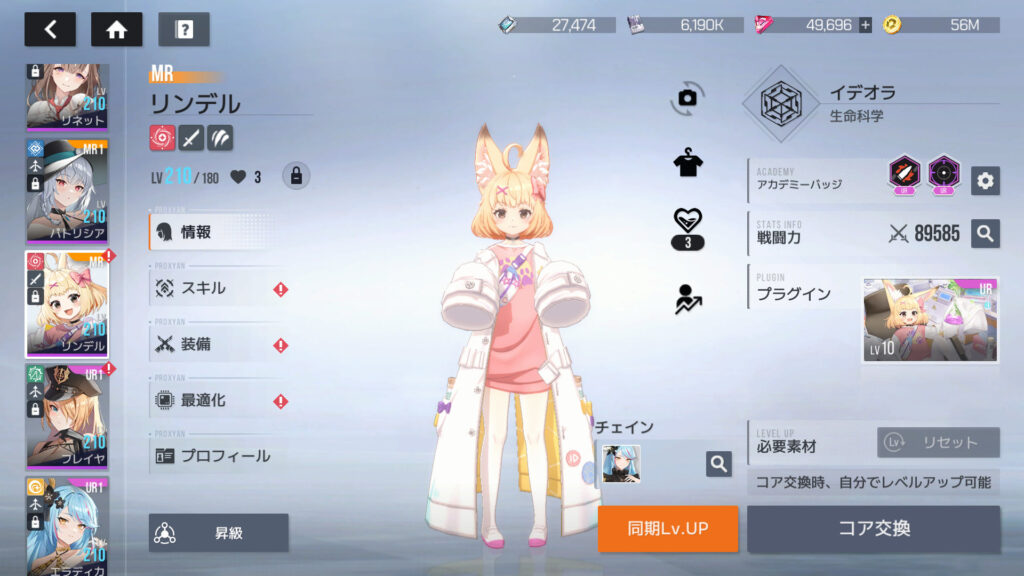
Task: Switch to the 装備 tab
Action: pos(216,344)
